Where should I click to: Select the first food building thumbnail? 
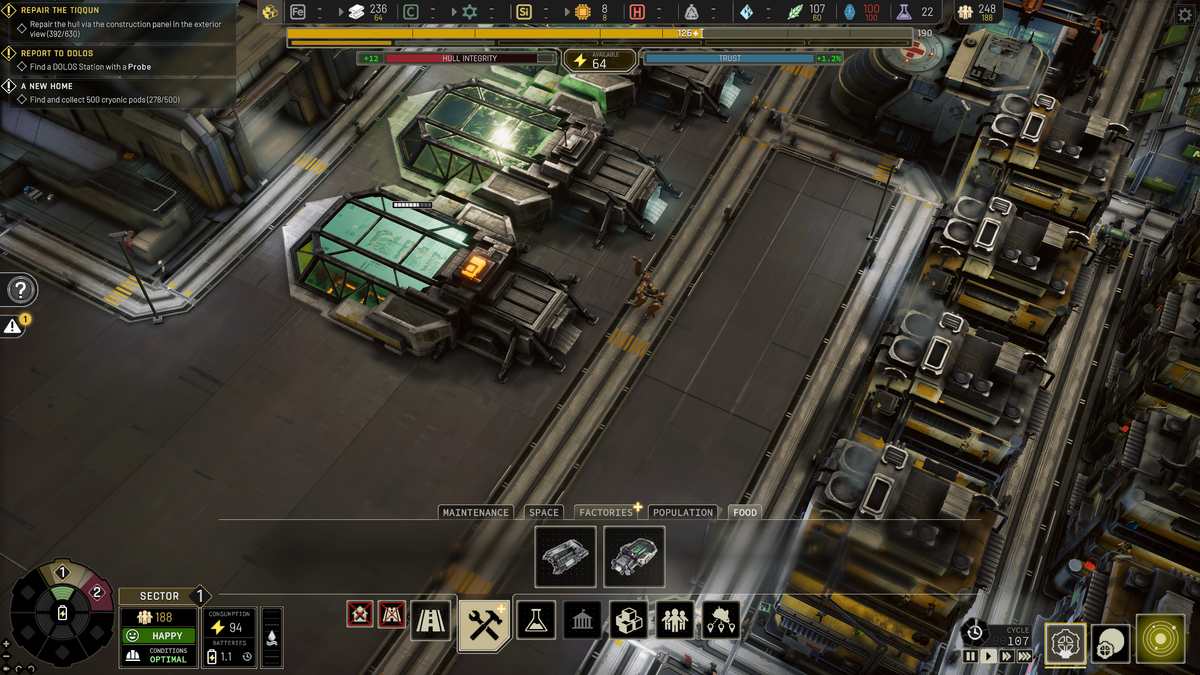pos(566,557)
